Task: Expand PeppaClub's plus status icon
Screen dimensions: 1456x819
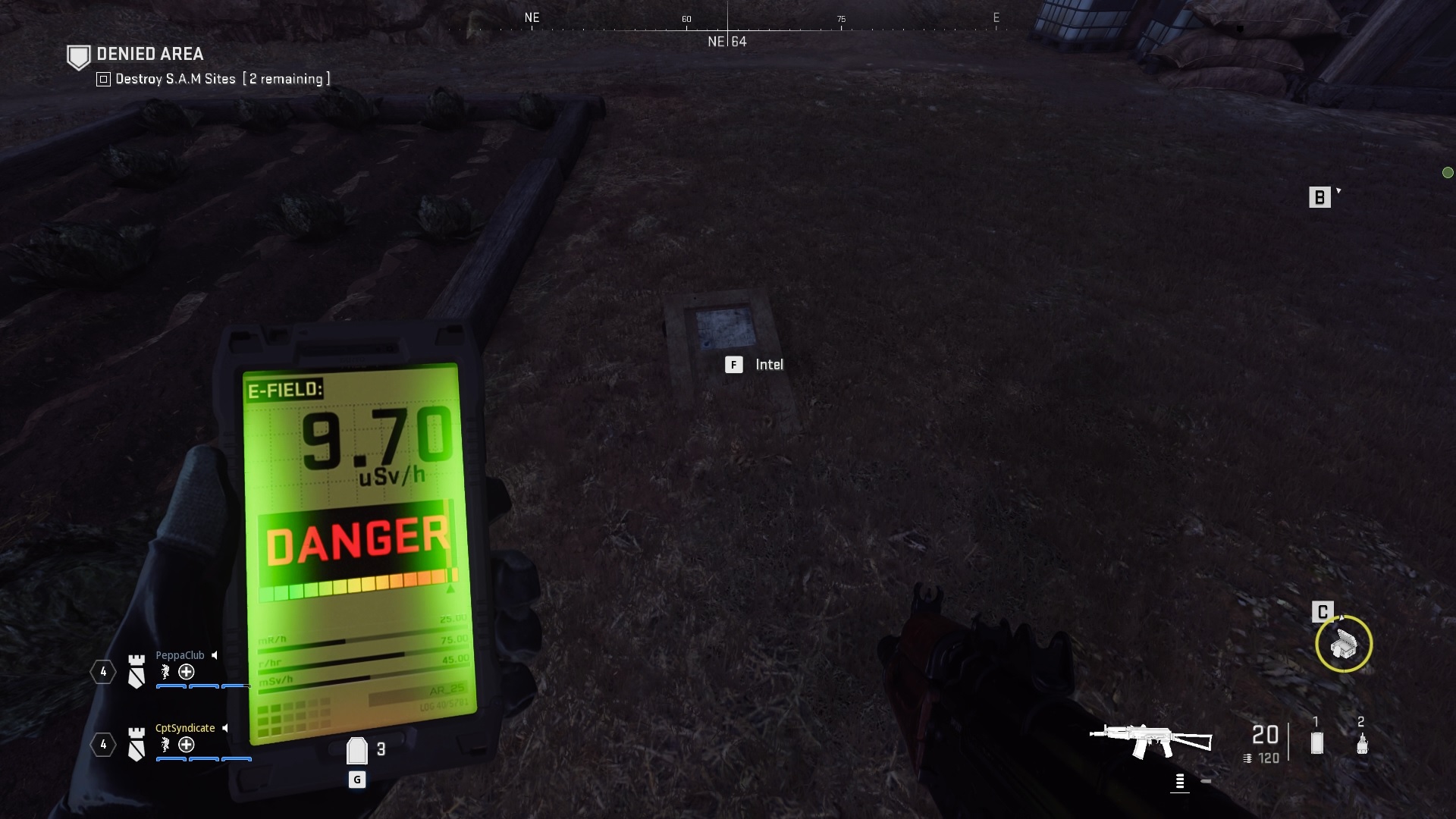Action: [184, 673]
